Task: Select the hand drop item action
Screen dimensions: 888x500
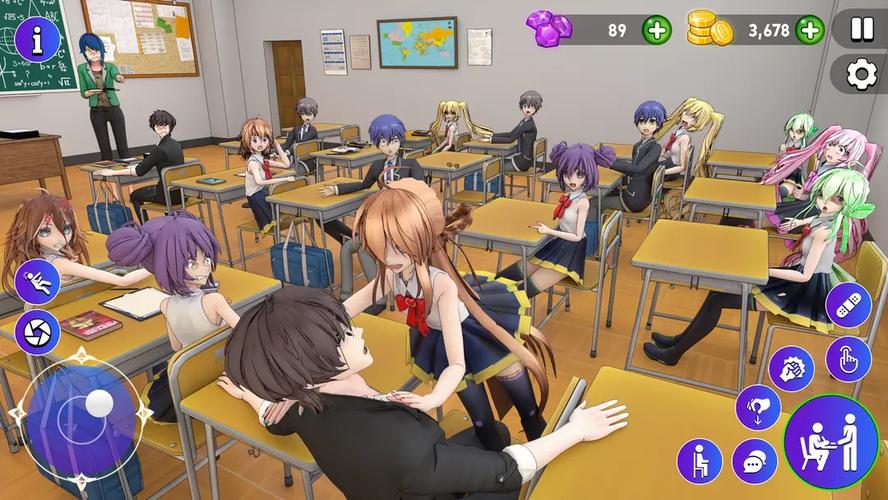Action: click(x=757, y=407)
